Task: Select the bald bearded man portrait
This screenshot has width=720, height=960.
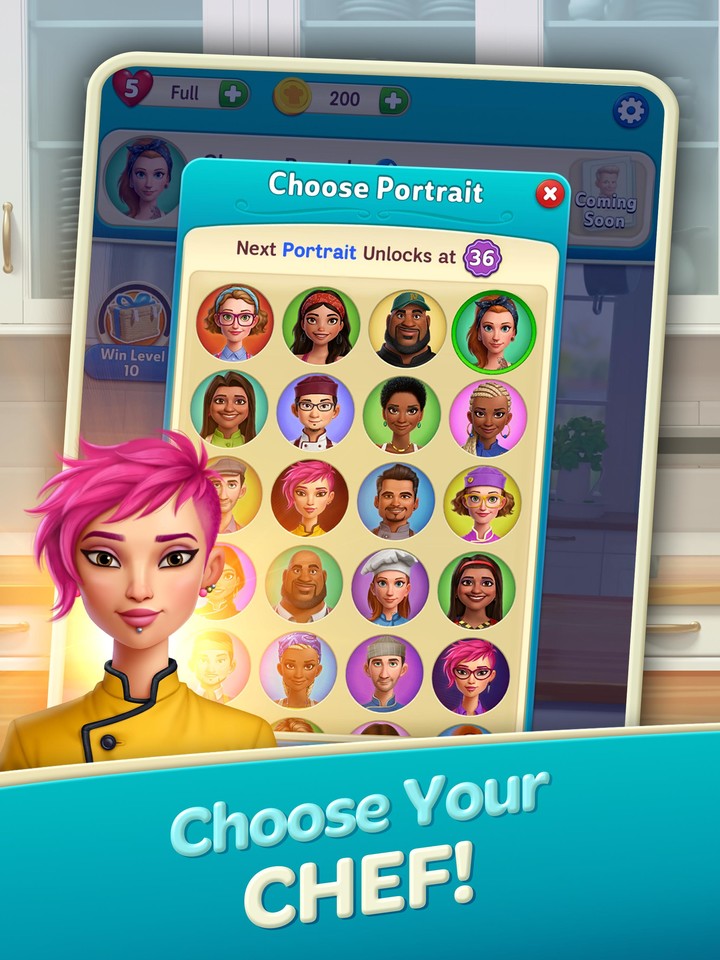Action: [x=303, y=584]
